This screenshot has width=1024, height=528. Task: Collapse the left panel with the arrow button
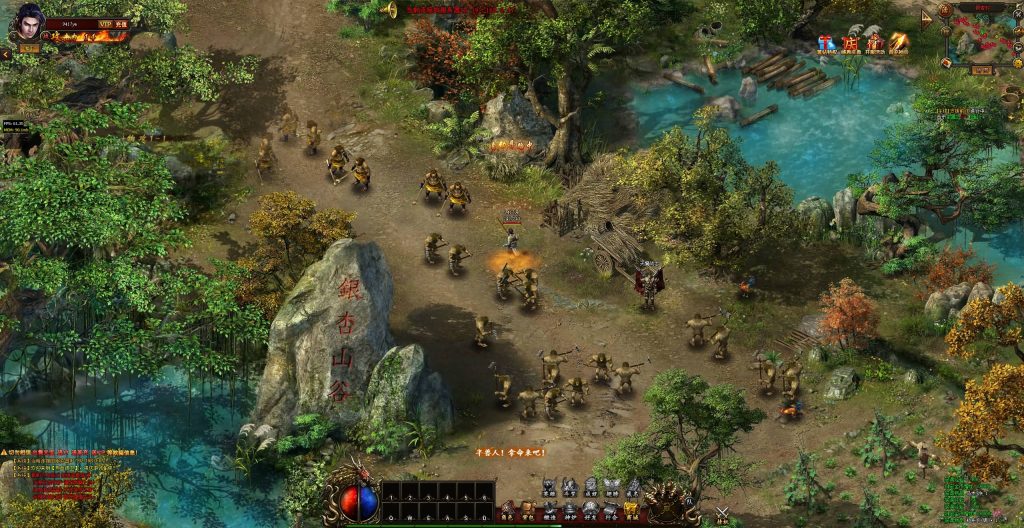5,54
